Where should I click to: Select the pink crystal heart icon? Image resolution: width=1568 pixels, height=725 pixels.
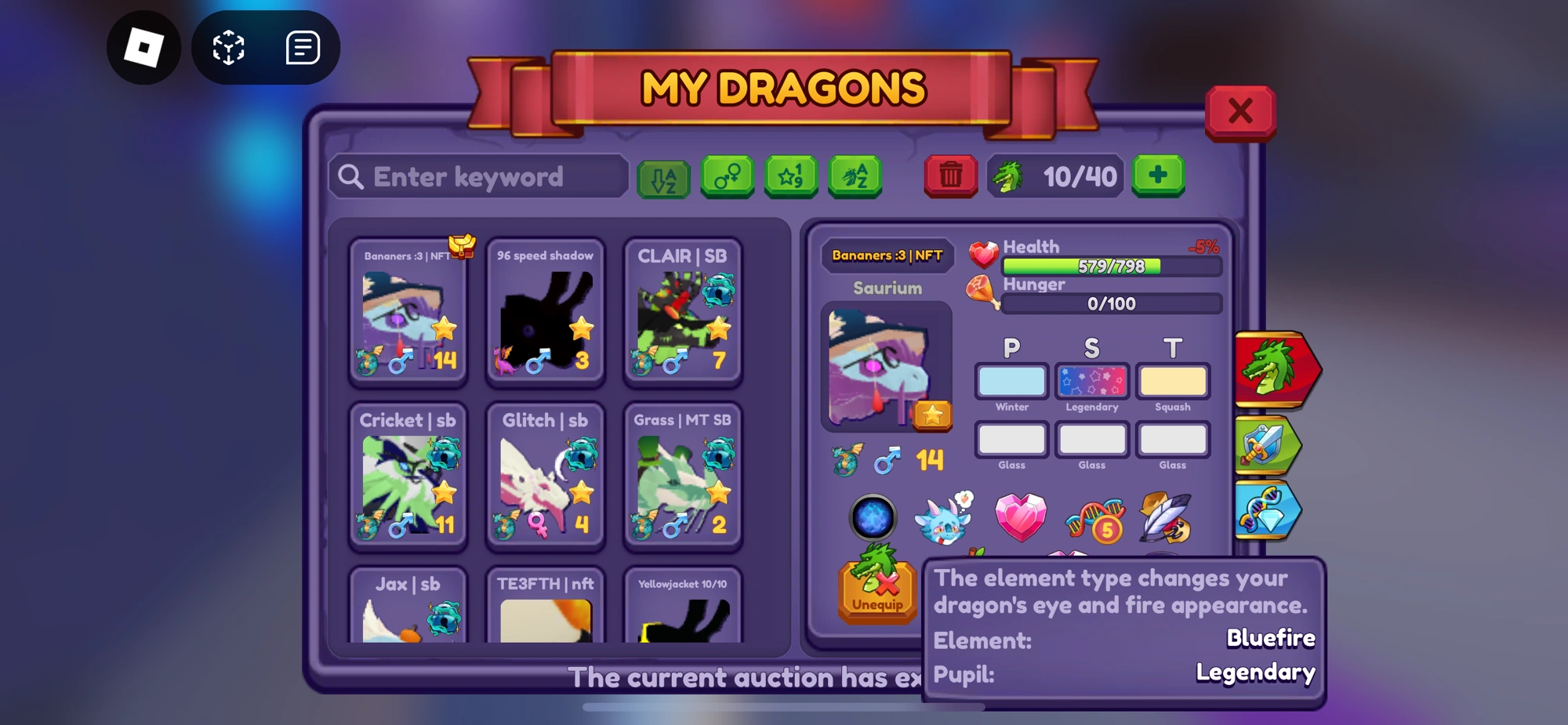(x=1021, y=516)
